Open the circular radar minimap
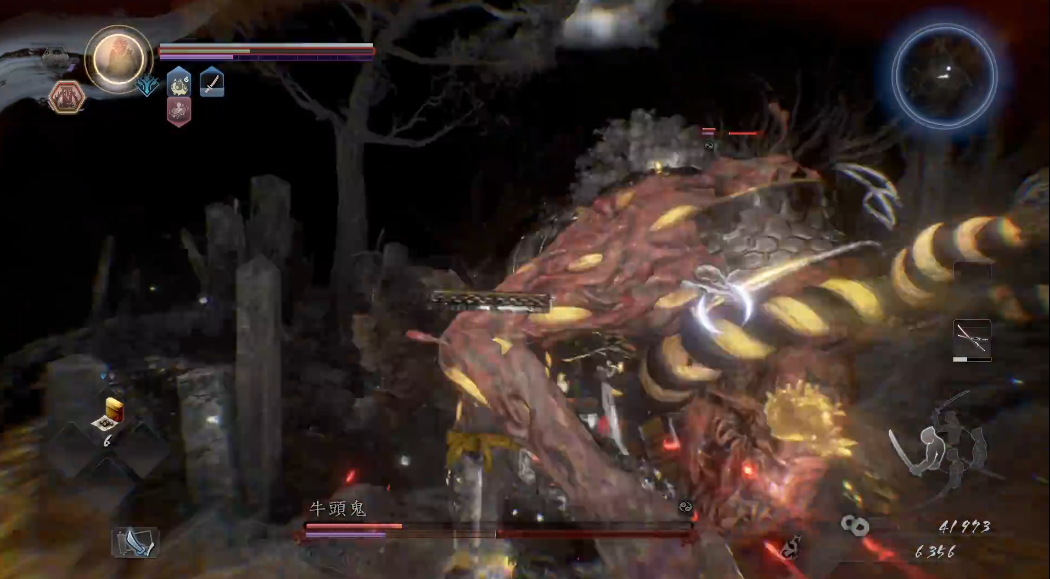The width and height of the screenshot is (1050, 579). pyautogui.click(x=944, y=74)
